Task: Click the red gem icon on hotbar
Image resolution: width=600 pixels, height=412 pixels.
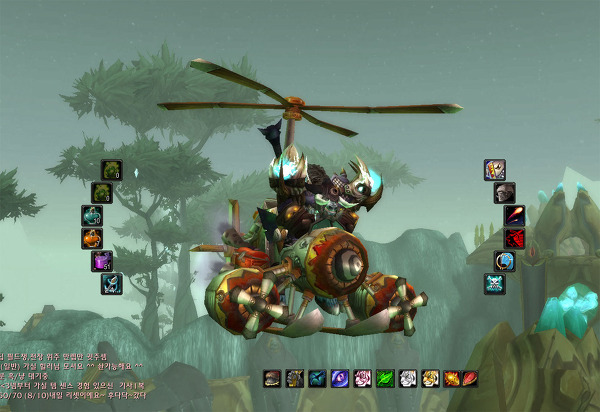Action: pyautogui.click(x=470, y=379)
